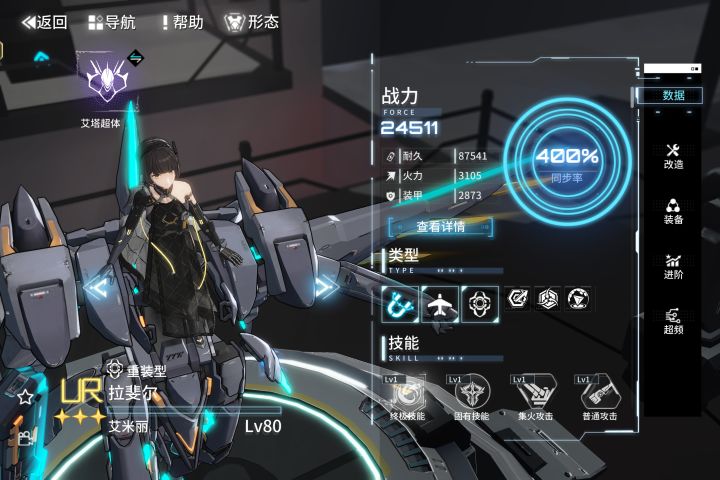
Task: Show the next unit with right arrow
Action: coord(325,288)
